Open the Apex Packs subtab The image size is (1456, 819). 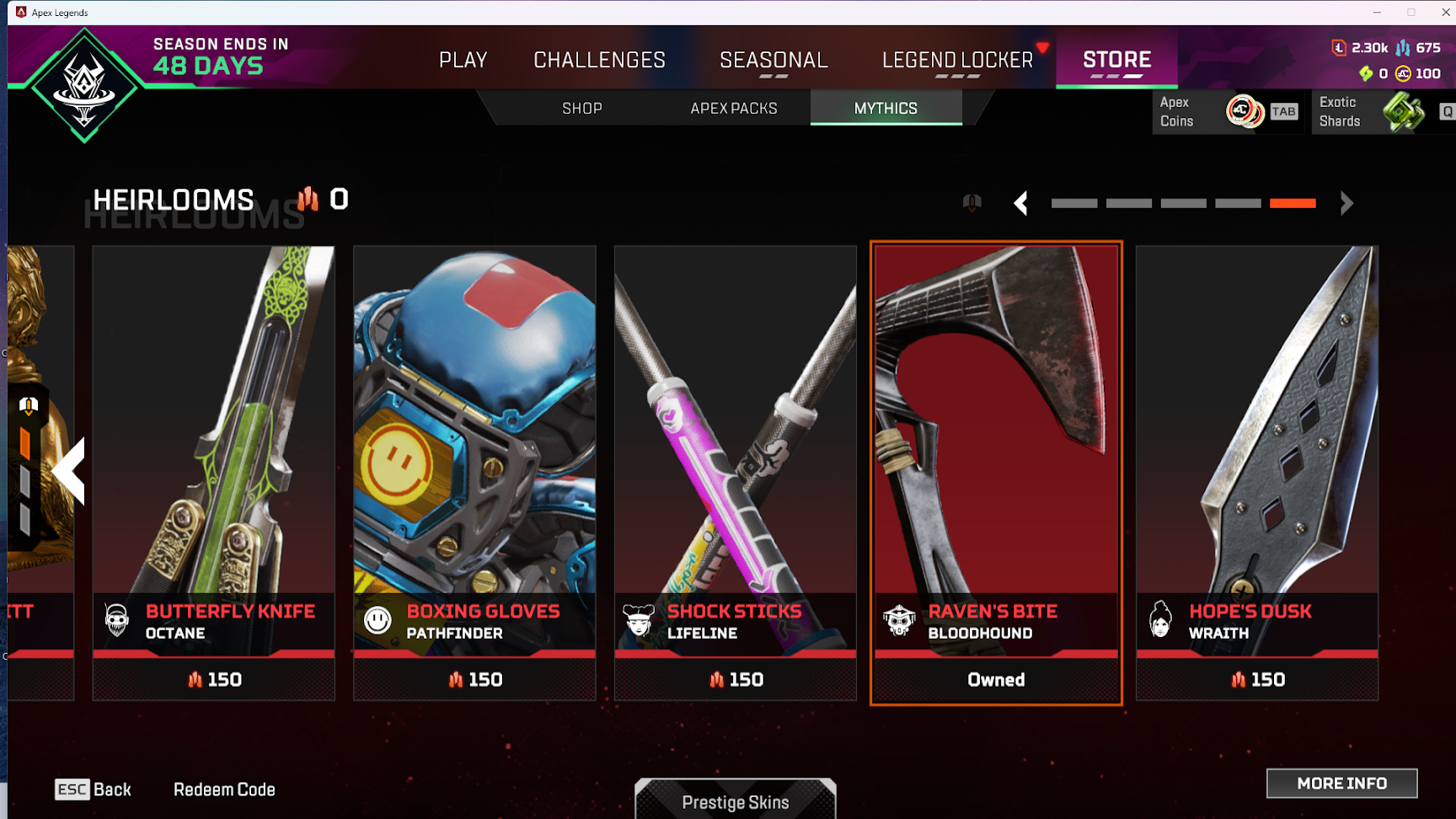coord(734,109)
